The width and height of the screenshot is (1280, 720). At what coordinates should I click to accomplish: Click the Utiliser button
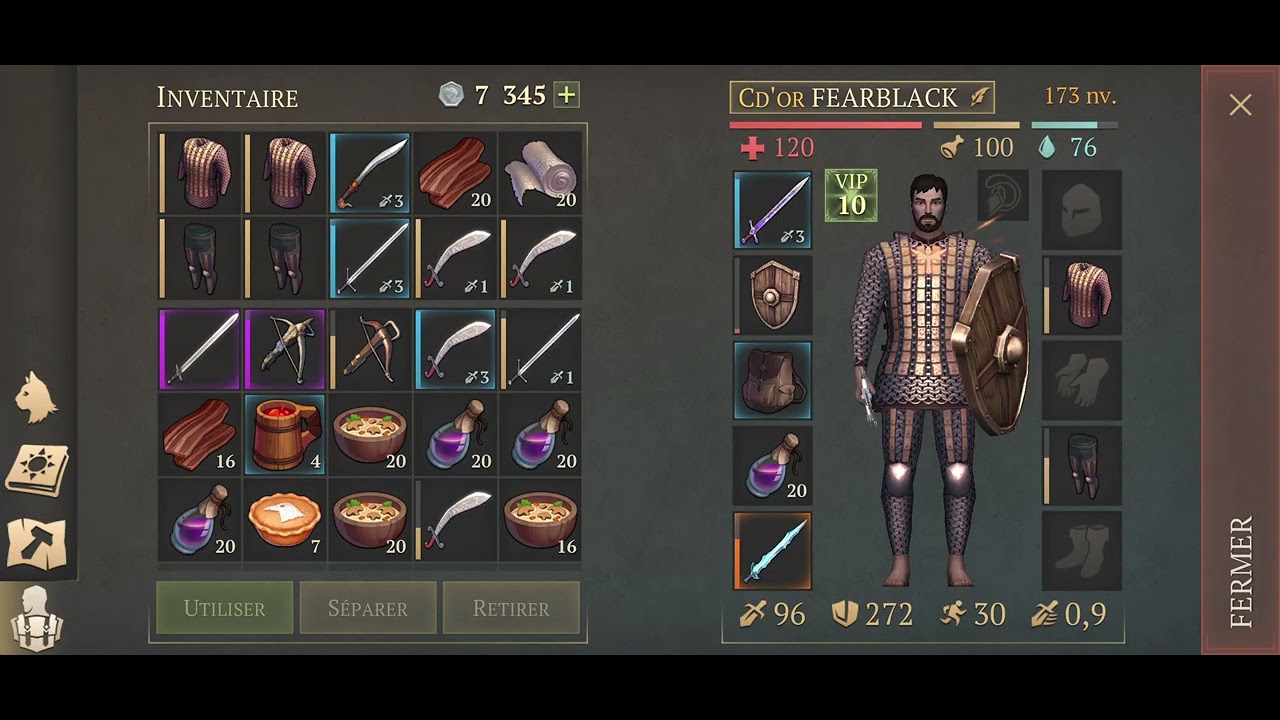tap(225, 608)
